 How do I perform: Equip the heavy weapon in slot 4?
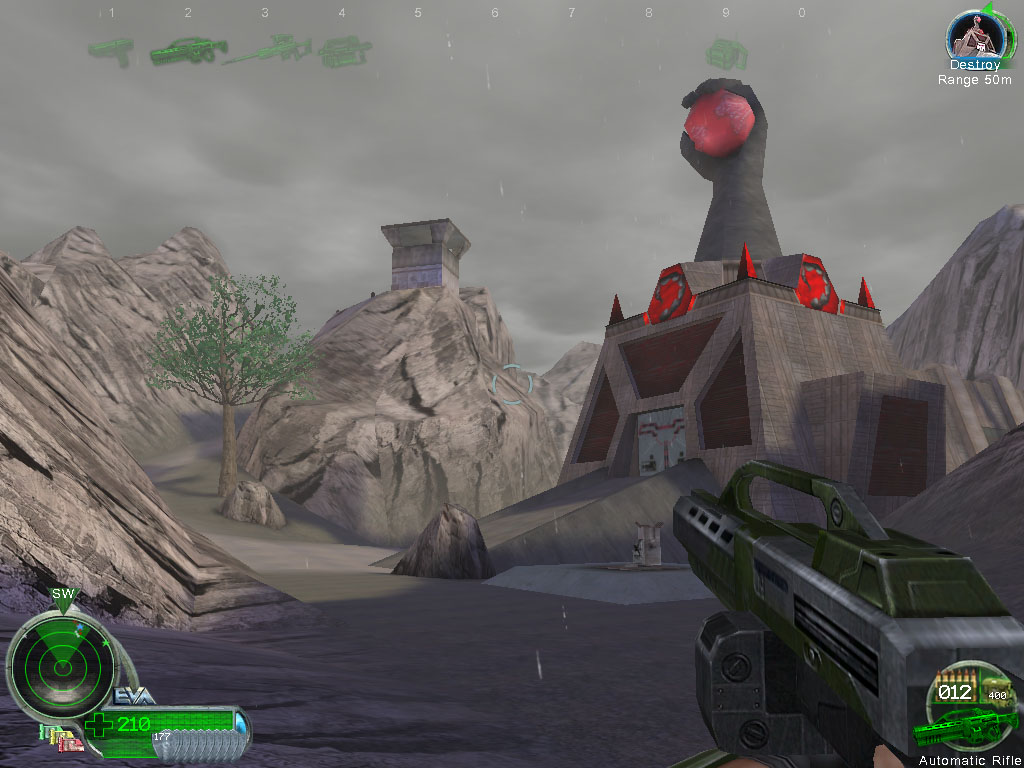click(x=343, y=51)
